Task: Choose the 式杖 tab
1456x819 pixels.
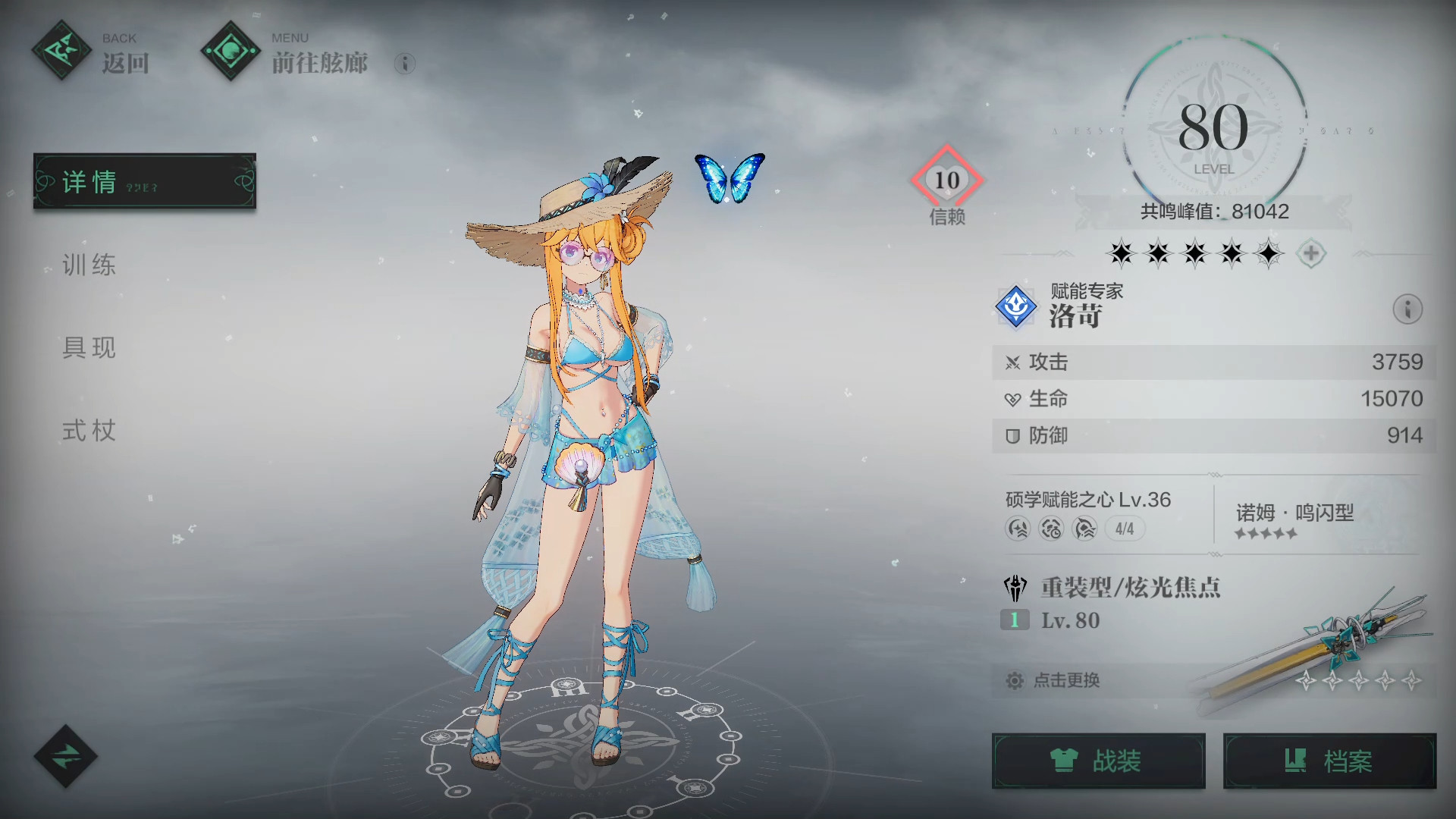Action: 89,431
